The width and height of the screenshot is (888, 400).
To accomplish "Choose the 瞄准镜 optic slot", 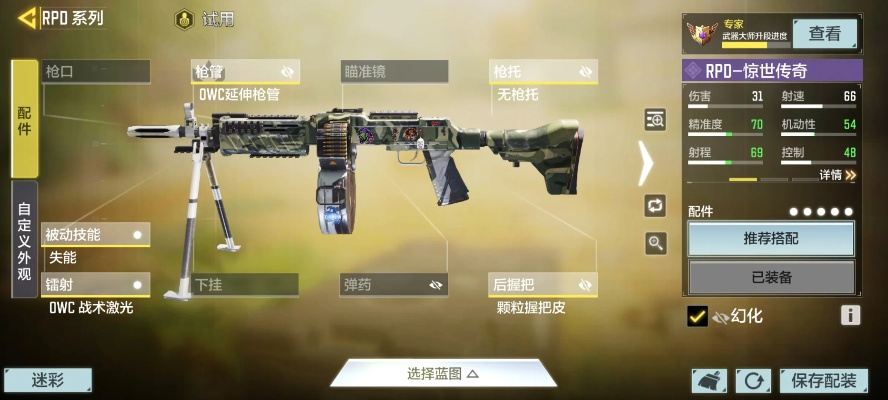I will [394, 72].
